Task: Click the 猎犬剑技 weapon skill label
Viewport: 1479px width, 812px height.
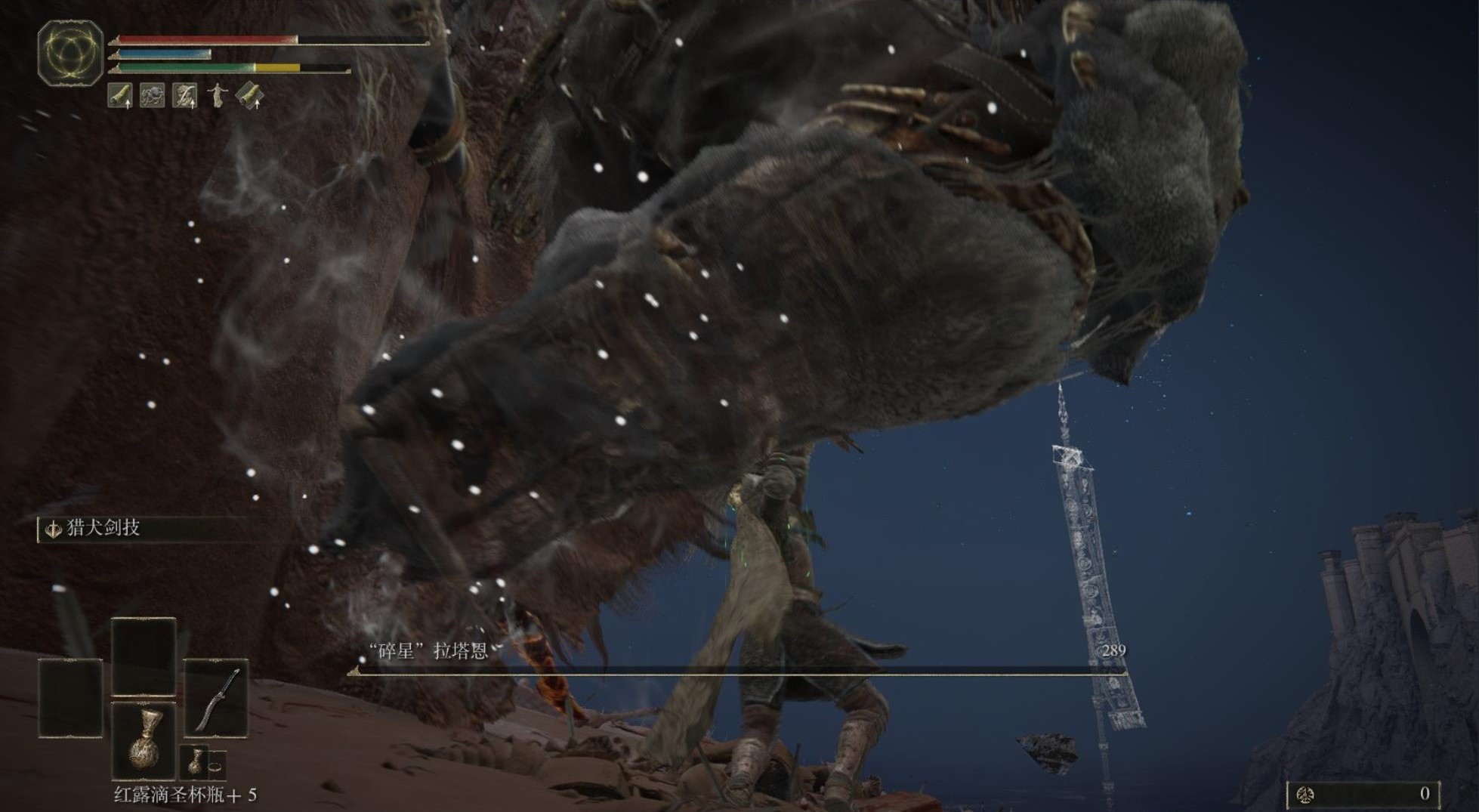Action: coord(103,528)
